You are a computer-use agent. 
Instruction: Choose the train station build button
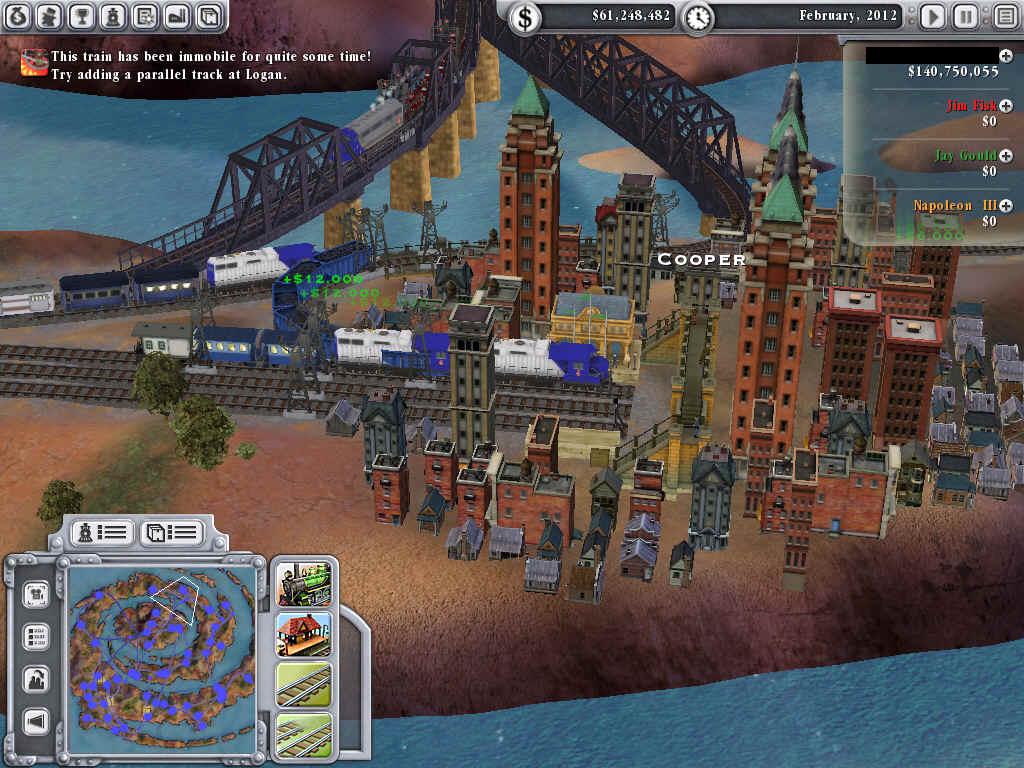[x=304, y=634]
